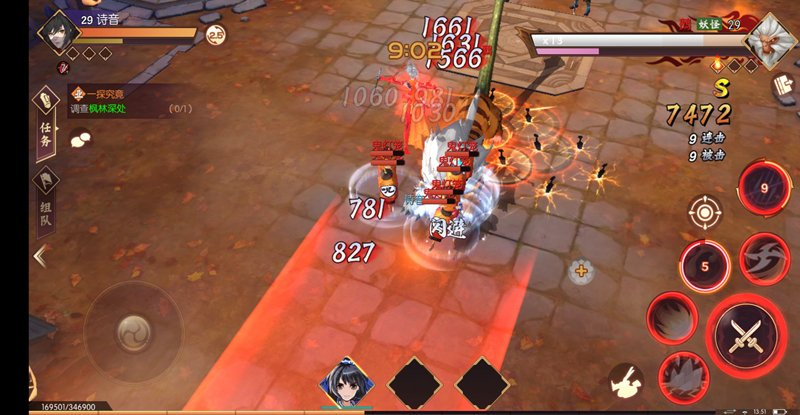Tap the virtual joystick center knob
The height and width of the screenshot is (415, 800).
click(x=132, y=330)
